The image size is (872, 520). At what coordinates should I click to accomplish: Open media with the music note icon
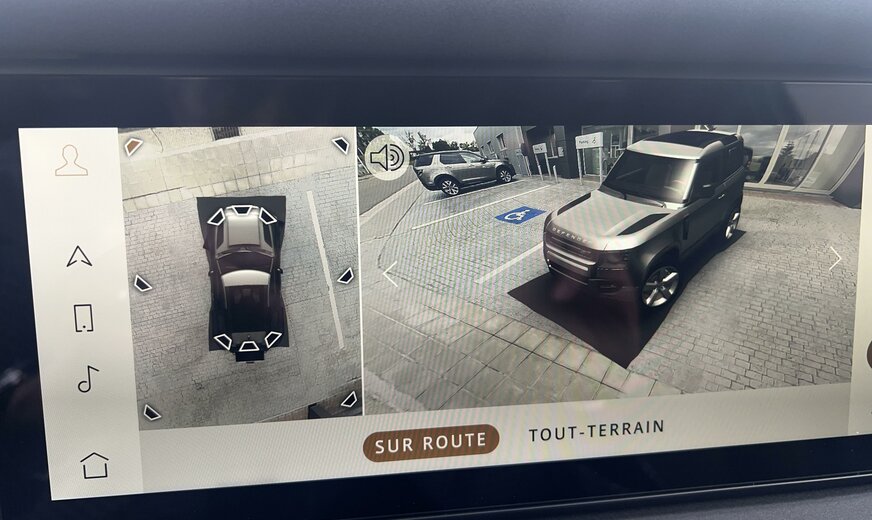coord(88,379)
